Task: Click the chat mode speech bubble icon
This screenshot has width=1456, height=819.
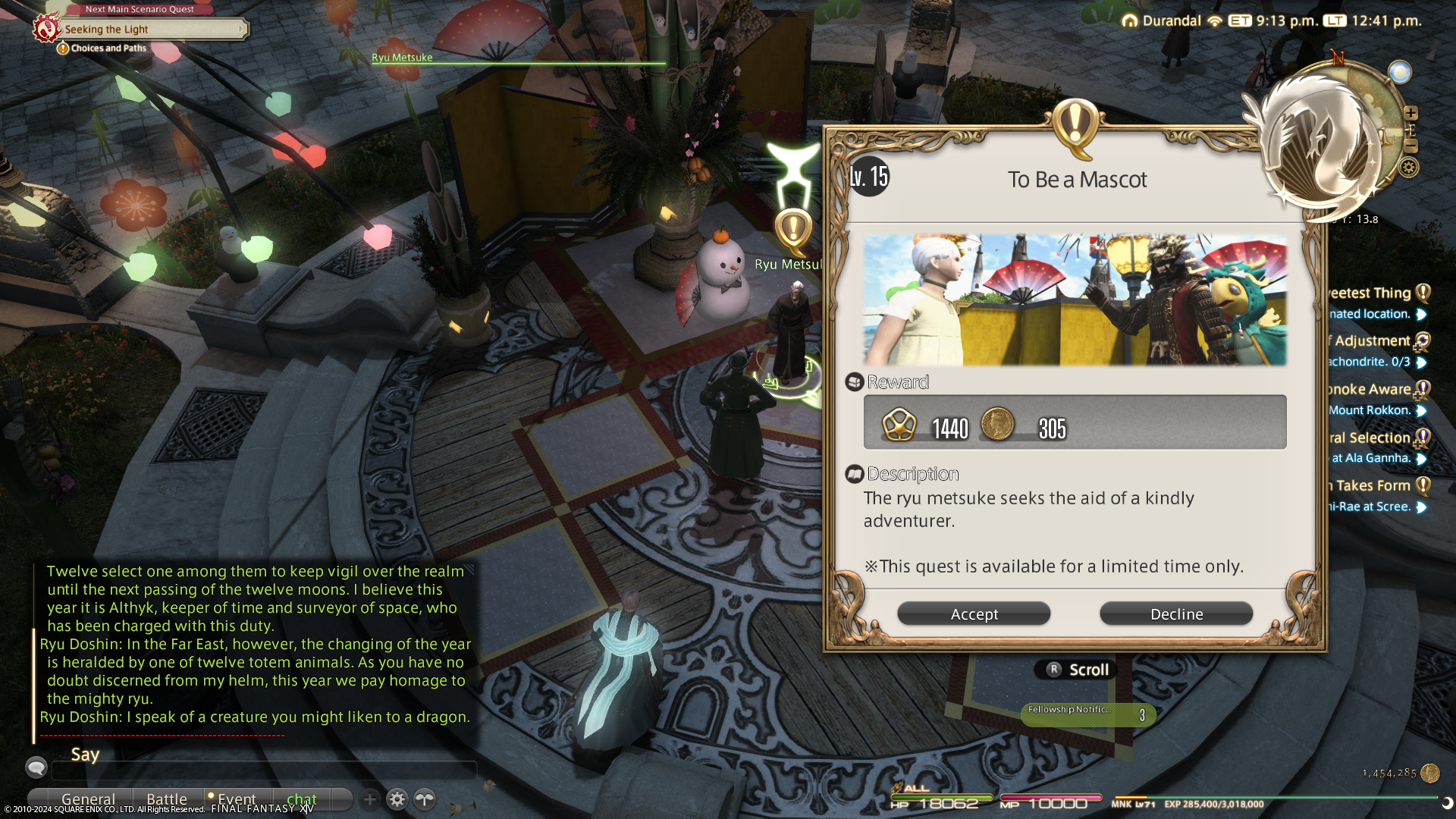Action: pos(36,767)
